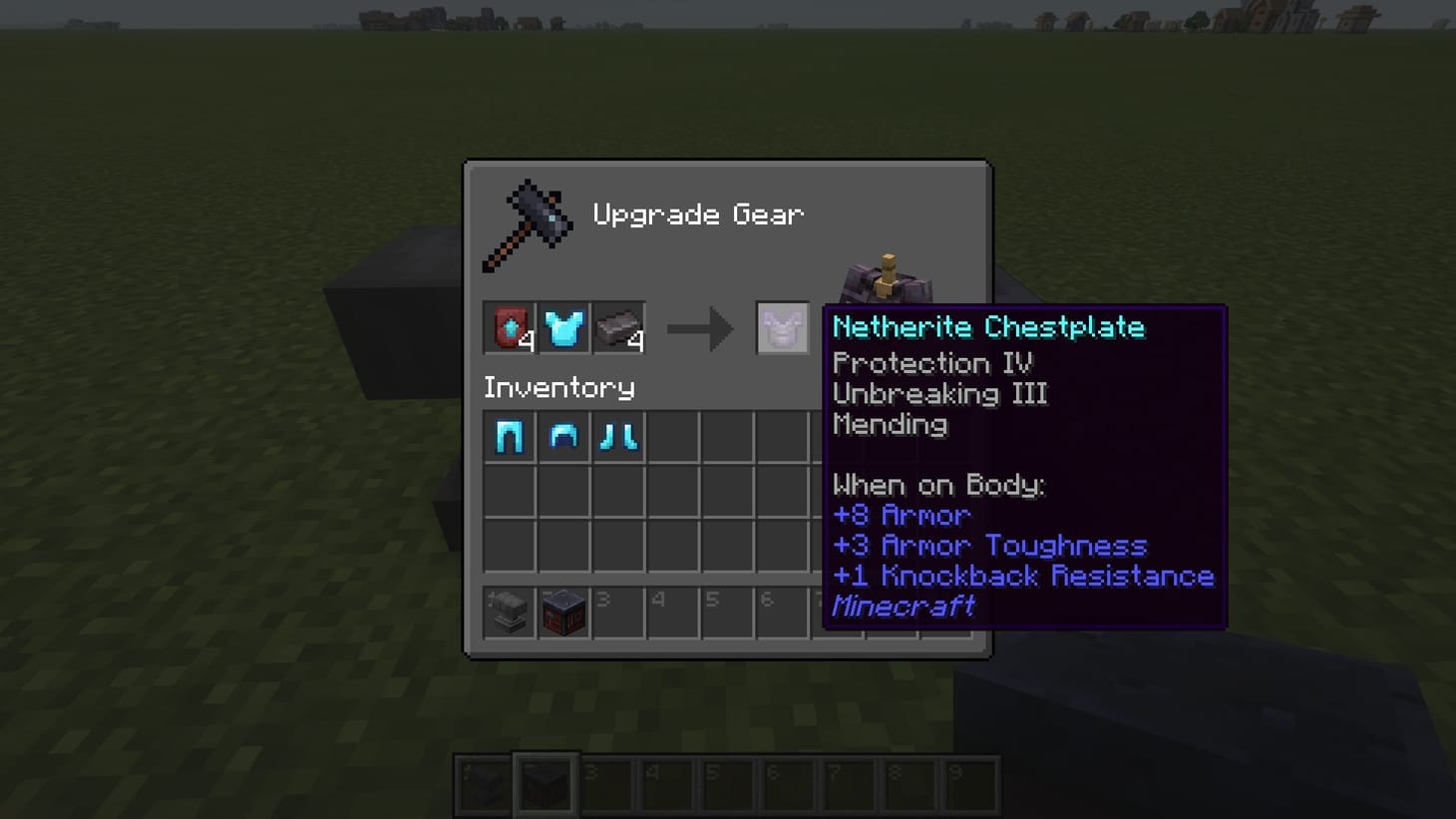Click the arrow between ingredients and result
The height and width of the screenshot is (819, 1456).
[x=698, y=327]
